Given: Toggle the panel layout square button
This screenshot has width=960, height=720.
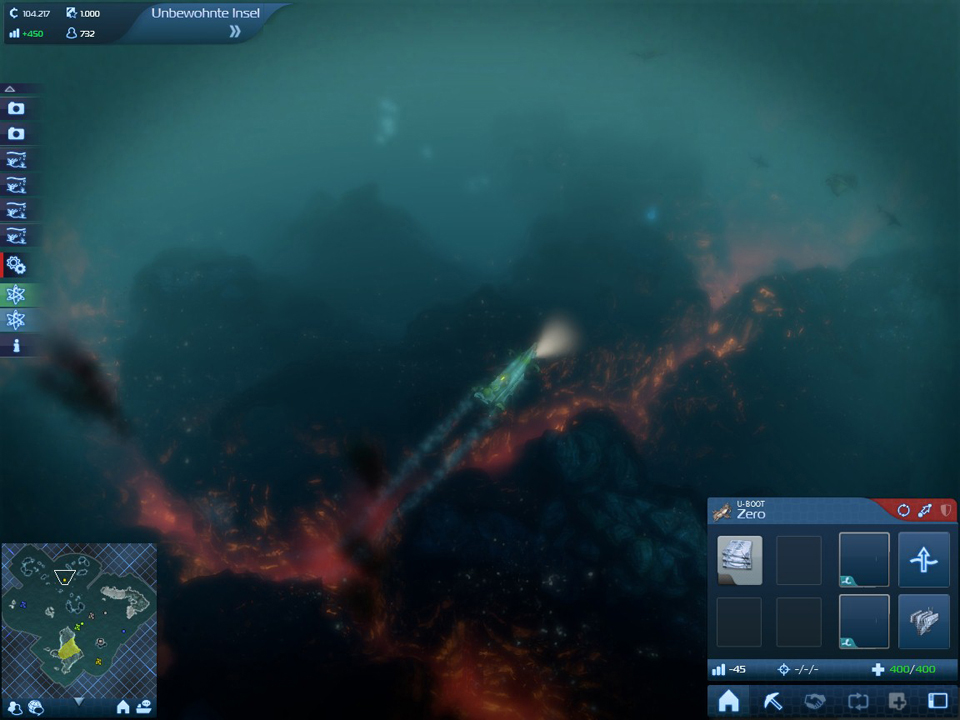Looking at the screenshot, I should click(937, 702).
